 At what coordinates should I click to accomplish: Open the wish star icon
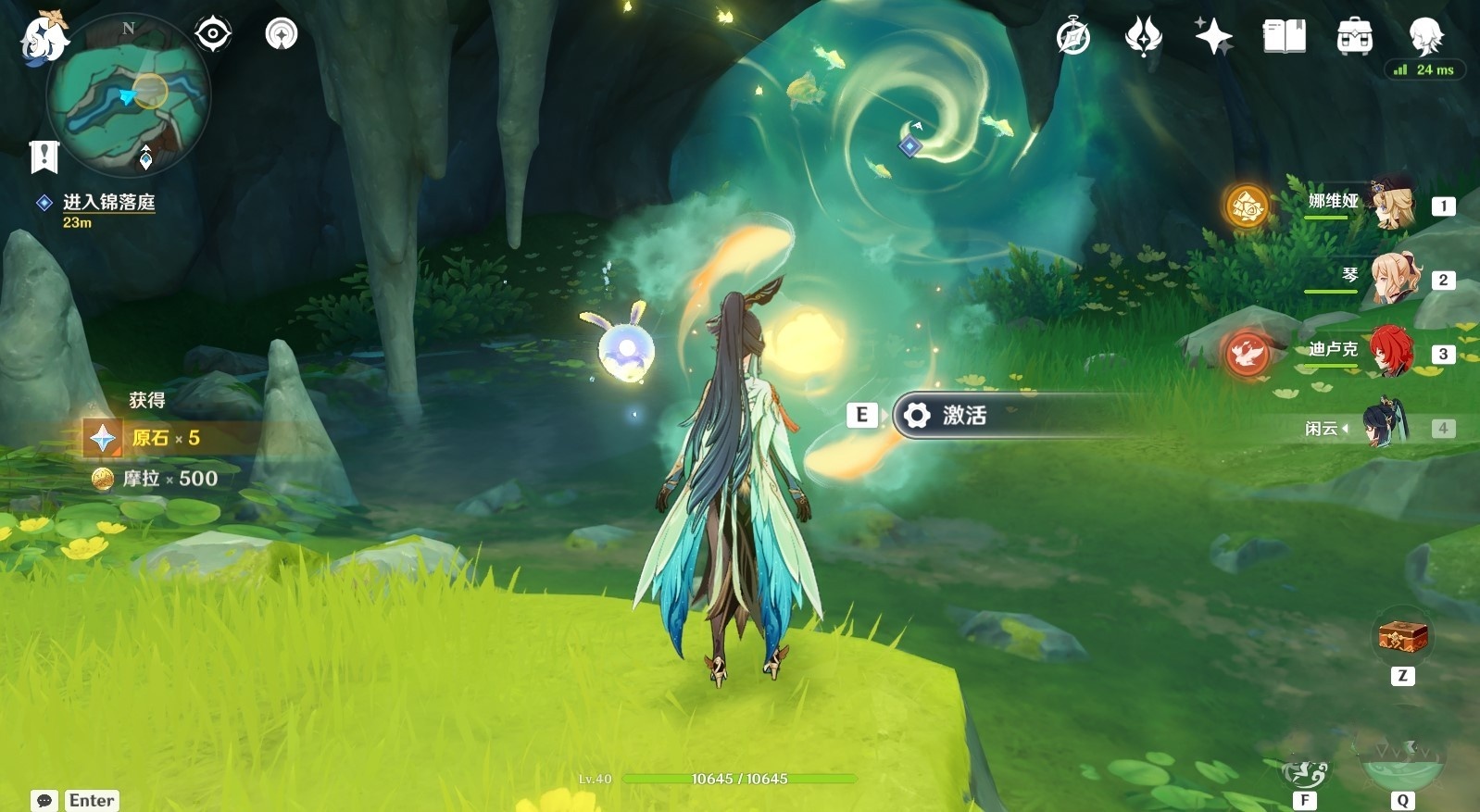pyautogui.click(x=1213, y=37)
